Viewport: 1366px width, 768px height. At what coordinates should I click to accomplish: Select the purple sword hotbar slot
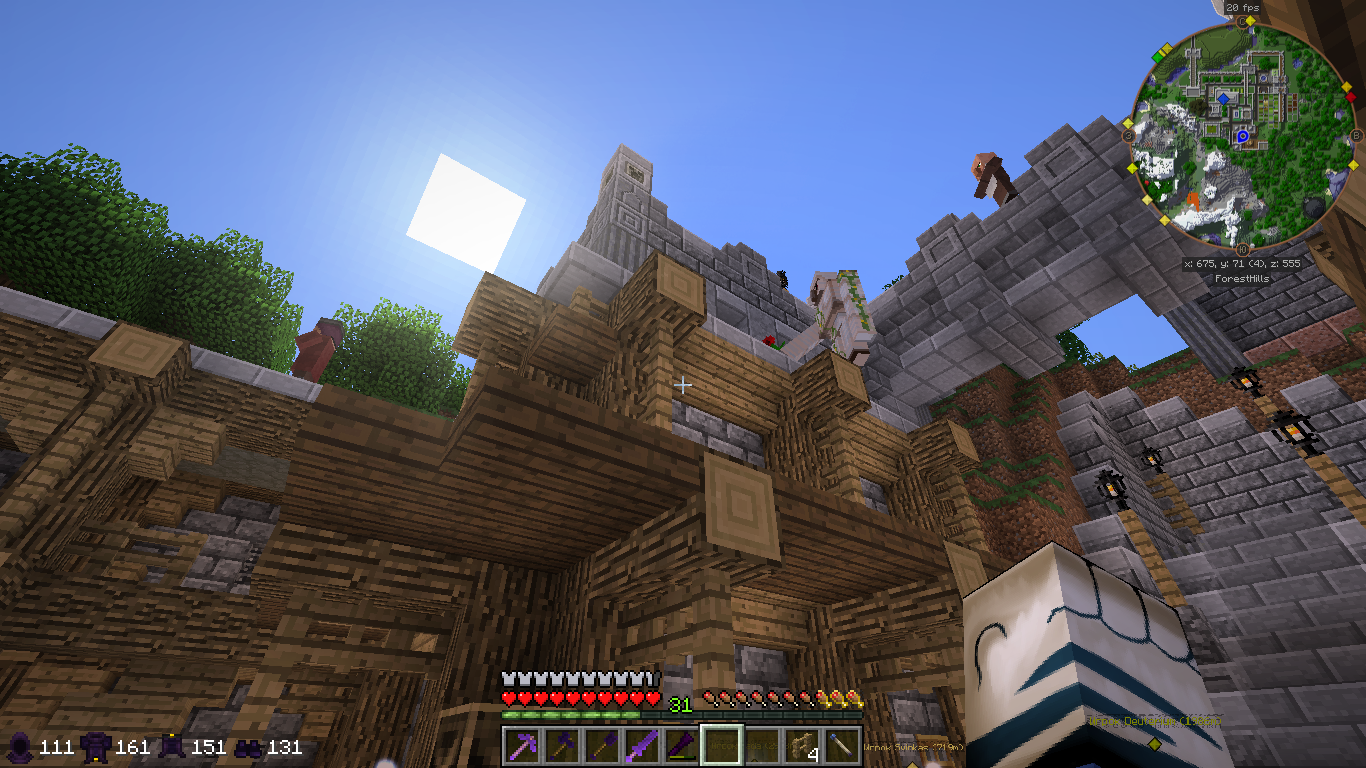point(641,745)
